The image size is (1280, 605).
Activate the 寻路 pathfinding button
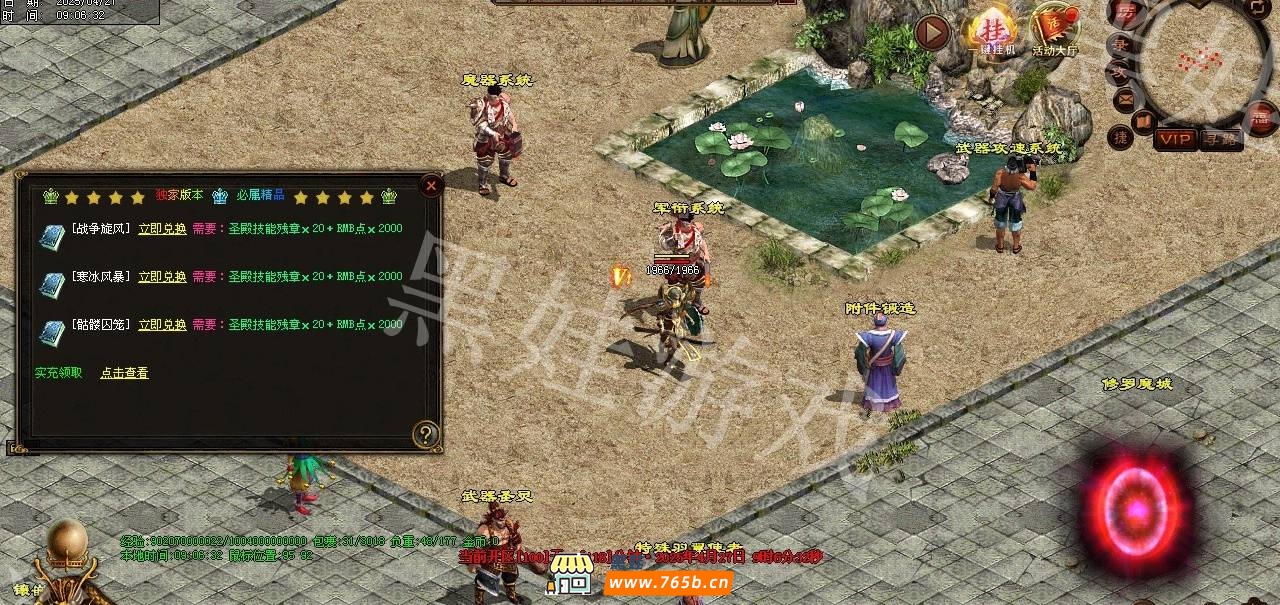(1221, 140)
